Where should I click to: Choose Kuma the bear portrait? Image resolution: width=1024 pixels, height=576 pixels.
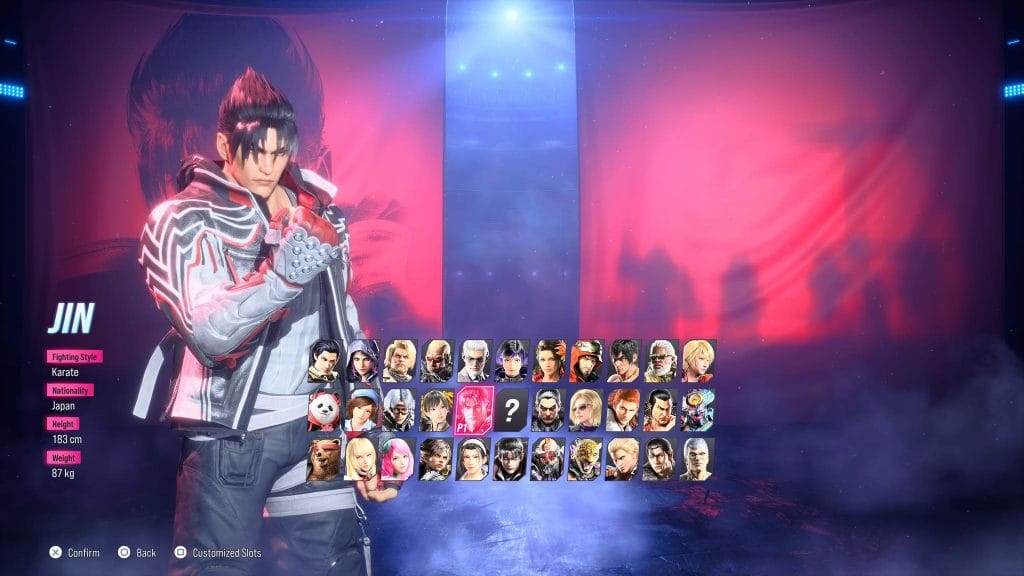(324, 459)
